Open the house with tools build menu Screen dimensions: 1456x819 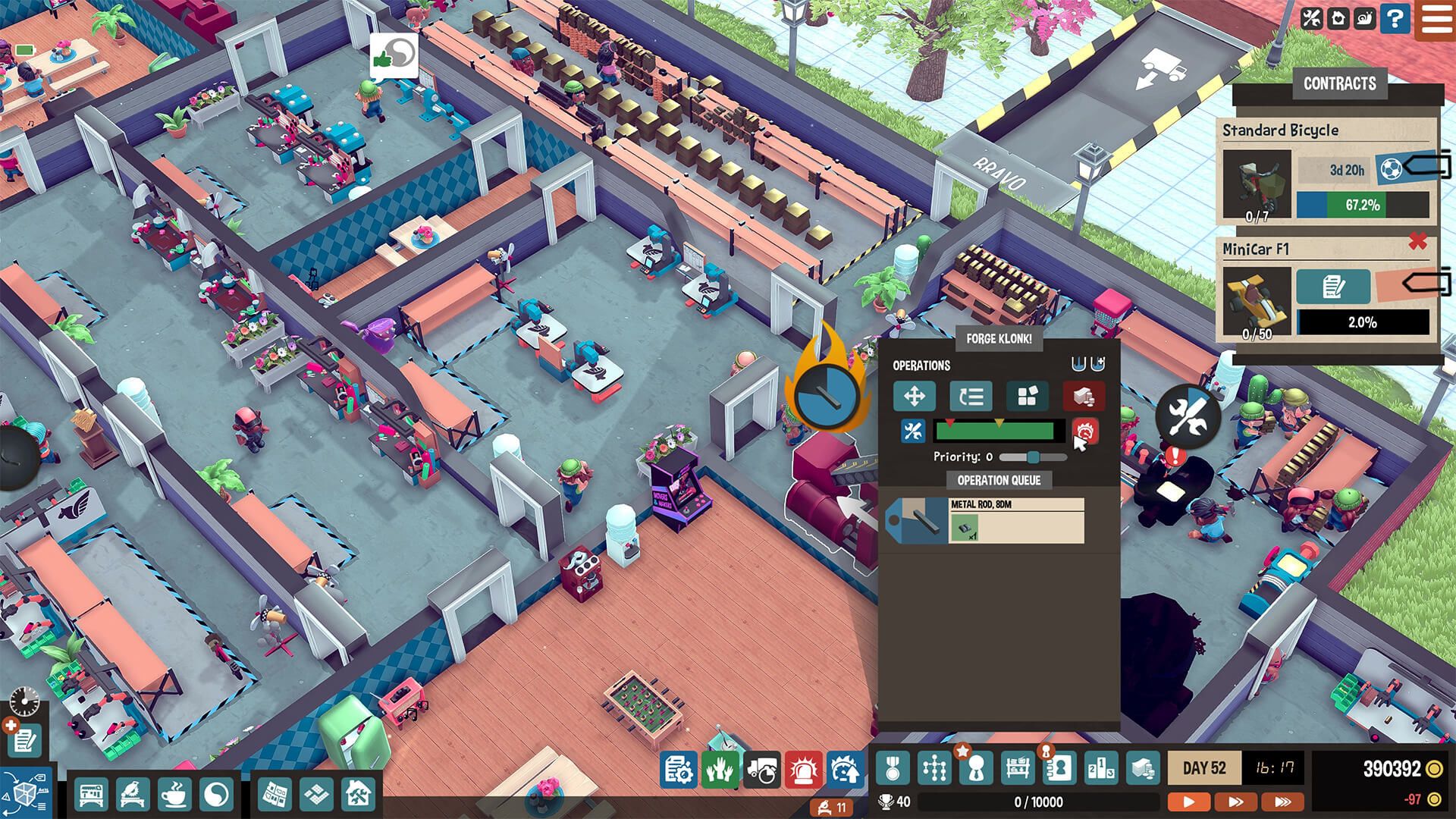click(357, 795)
